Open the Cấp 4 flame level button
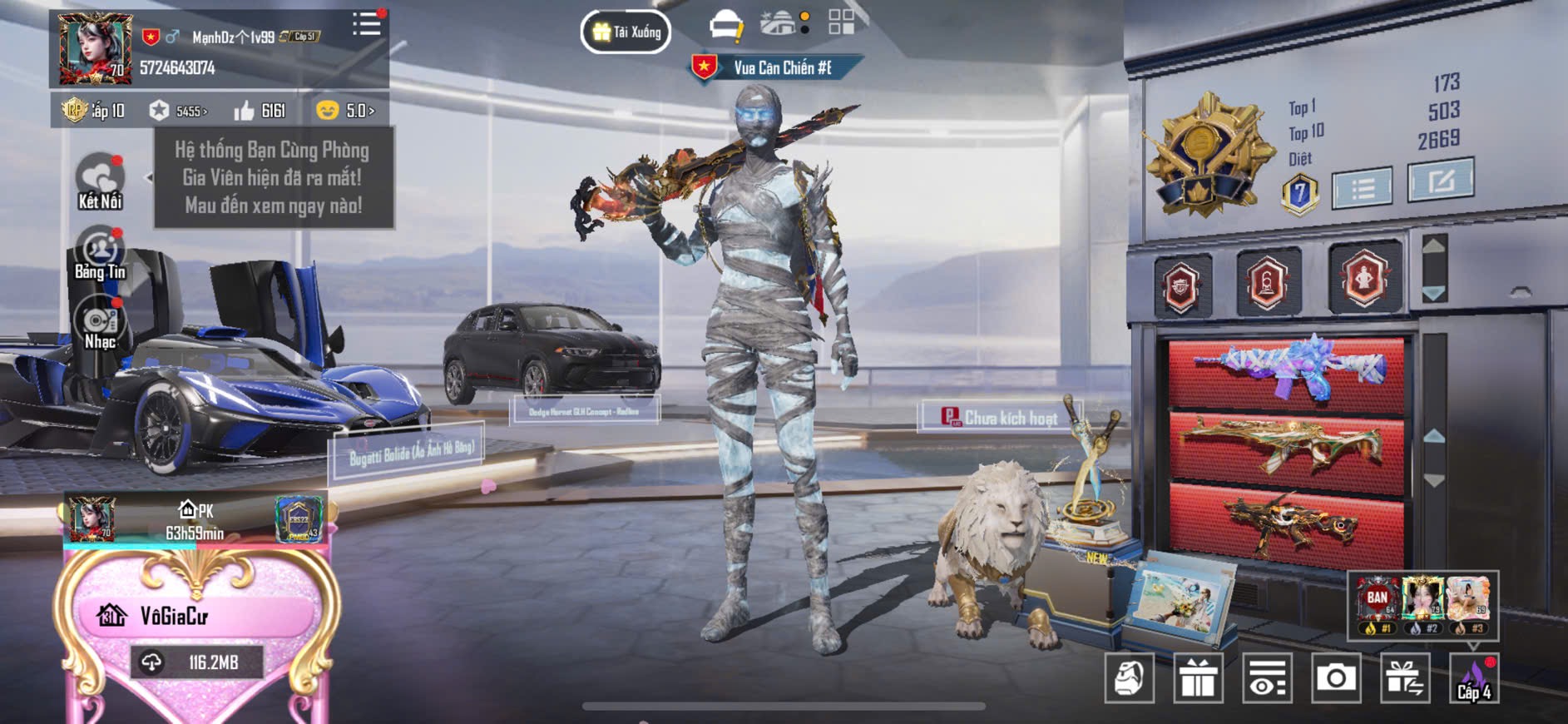Screen dimensions: 1568x724 tap(1474, 679)
